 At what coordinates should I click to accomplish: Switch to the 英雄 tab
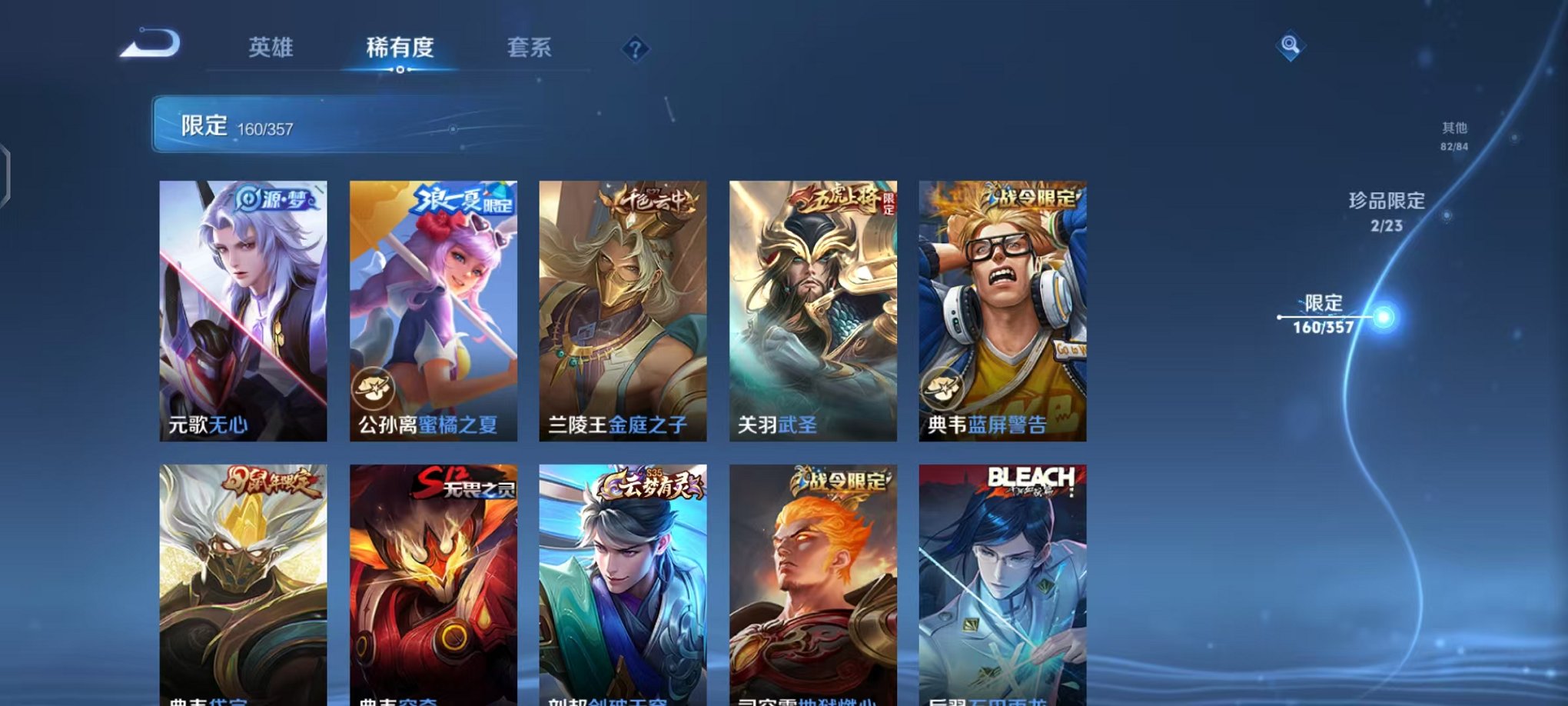click(273, 48)
